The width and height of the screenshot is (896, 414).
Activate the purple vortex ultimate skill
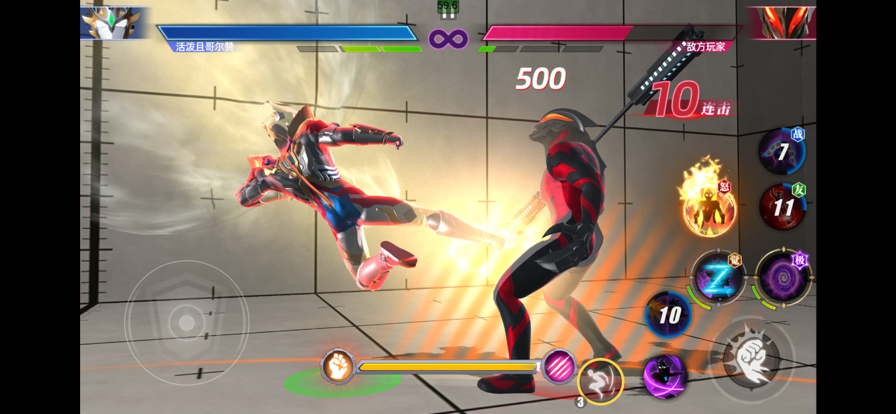(x=782, y=277)
